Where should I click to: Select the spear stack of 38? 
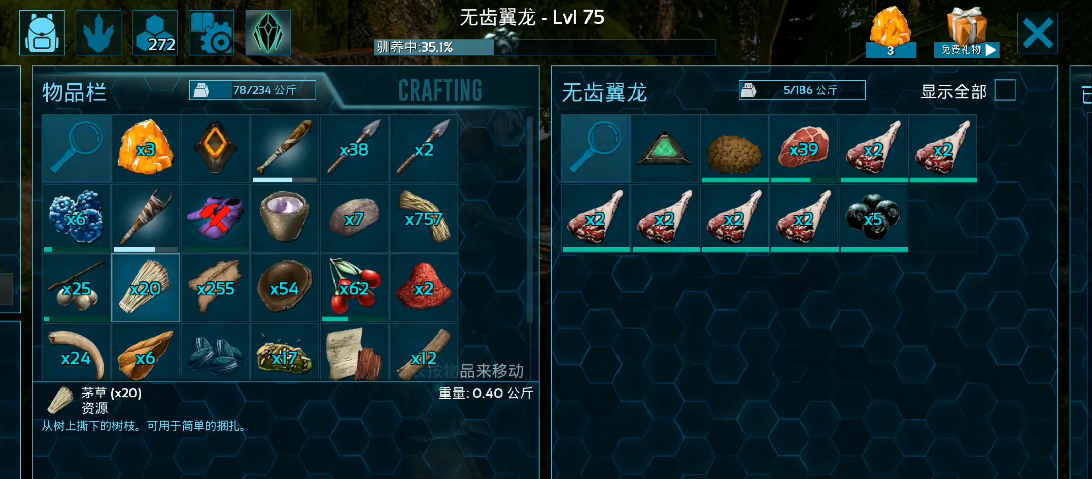point(355,148)
